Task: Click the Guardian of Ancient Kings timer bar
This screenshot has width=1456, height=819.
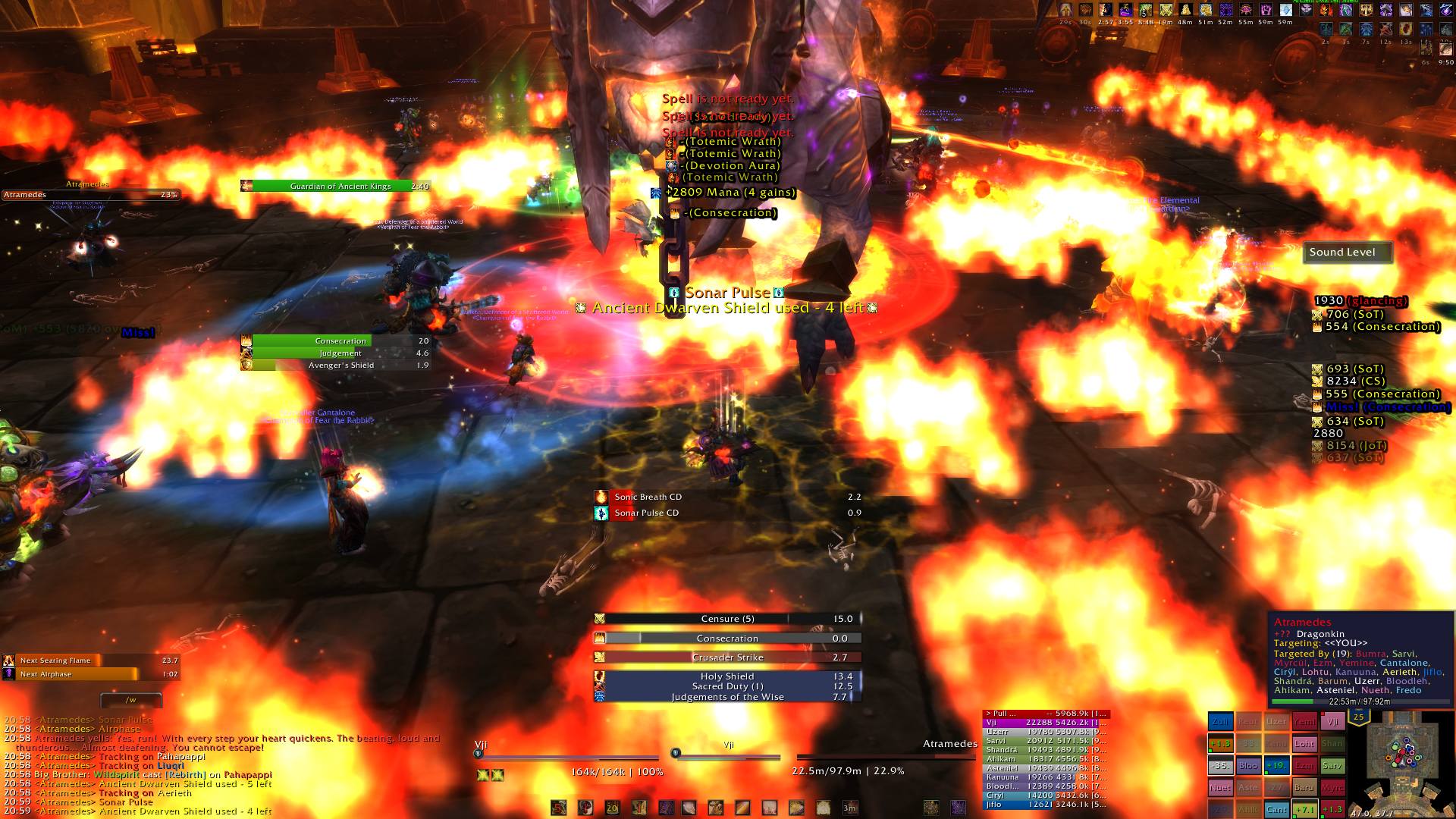Action: 335,186
